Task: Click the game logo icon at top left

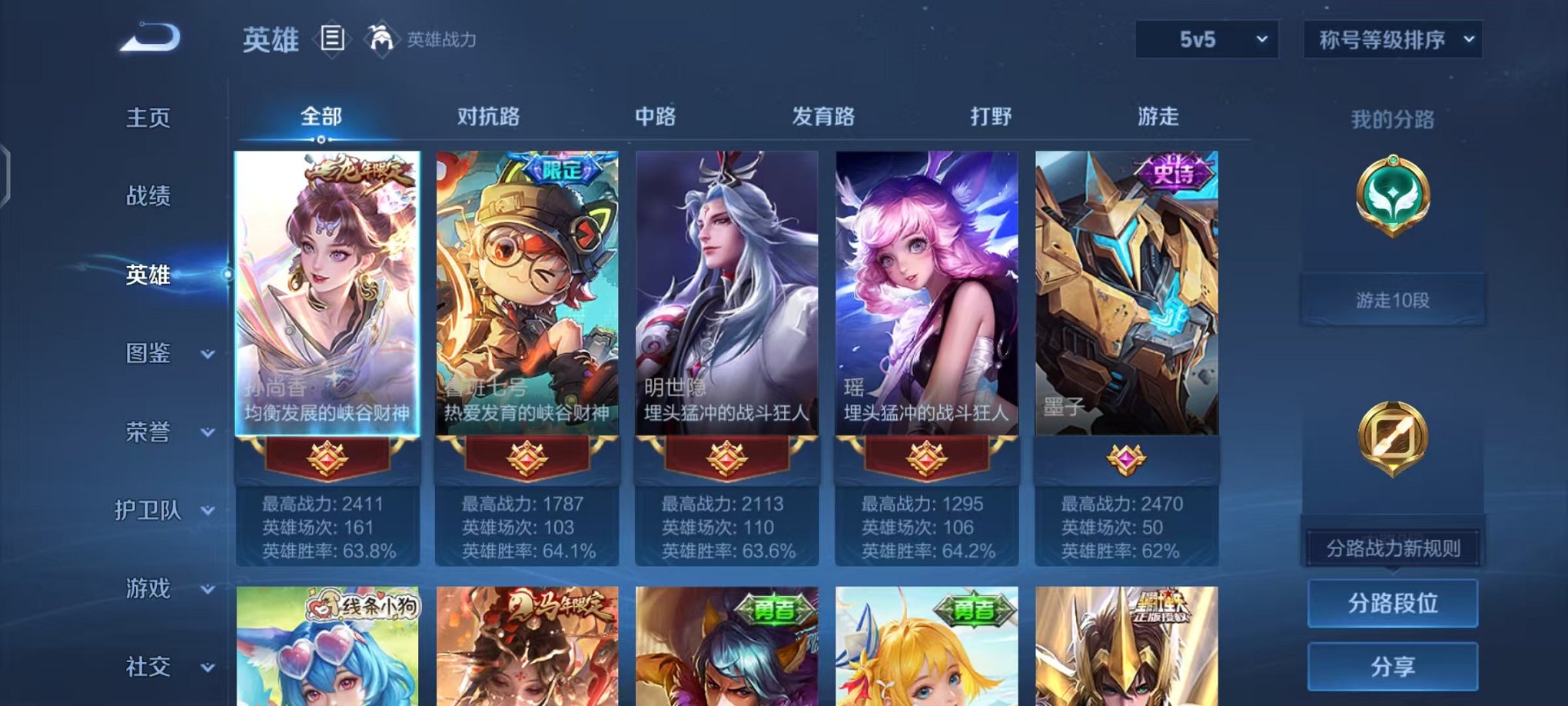Action: click(152, 36)
